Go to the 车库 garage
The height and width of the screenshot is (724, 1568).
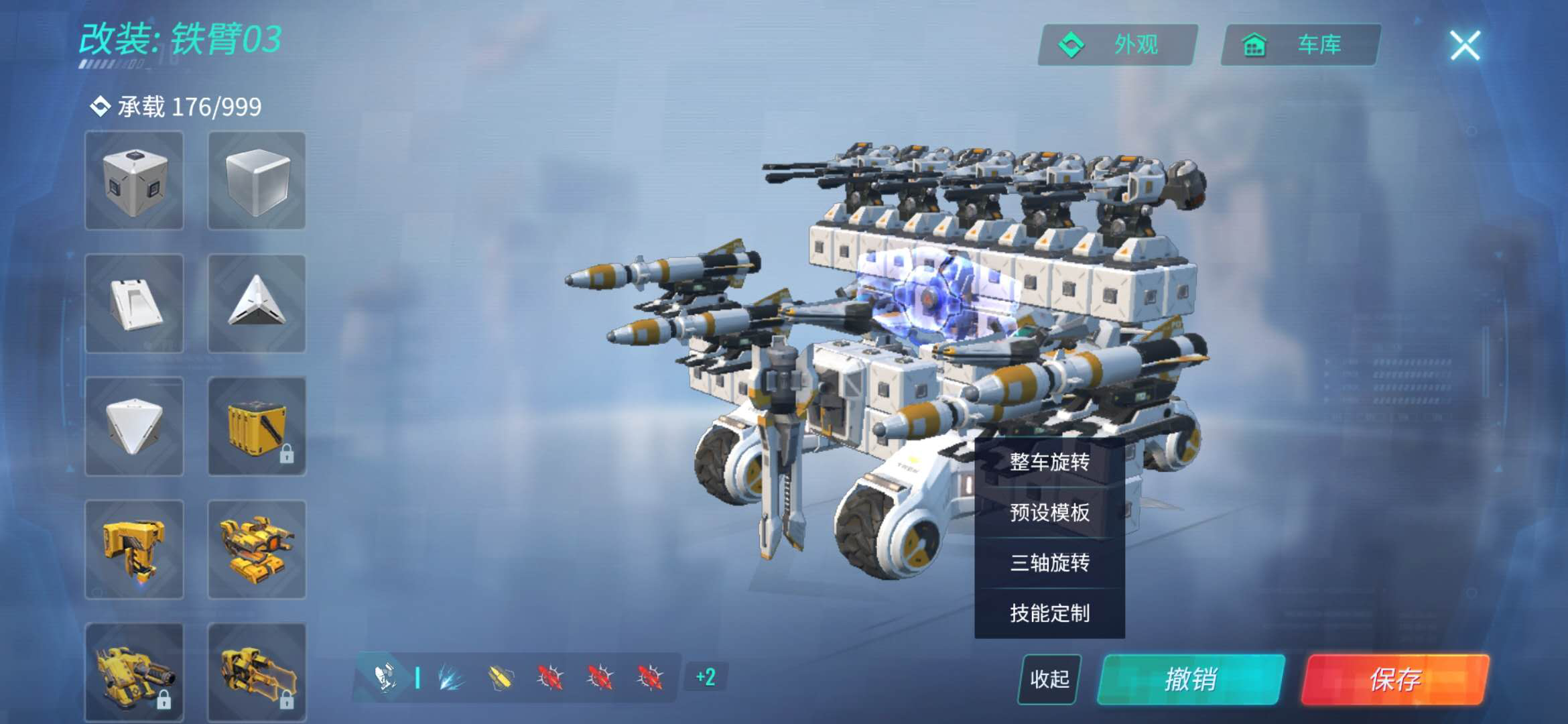1300,45
